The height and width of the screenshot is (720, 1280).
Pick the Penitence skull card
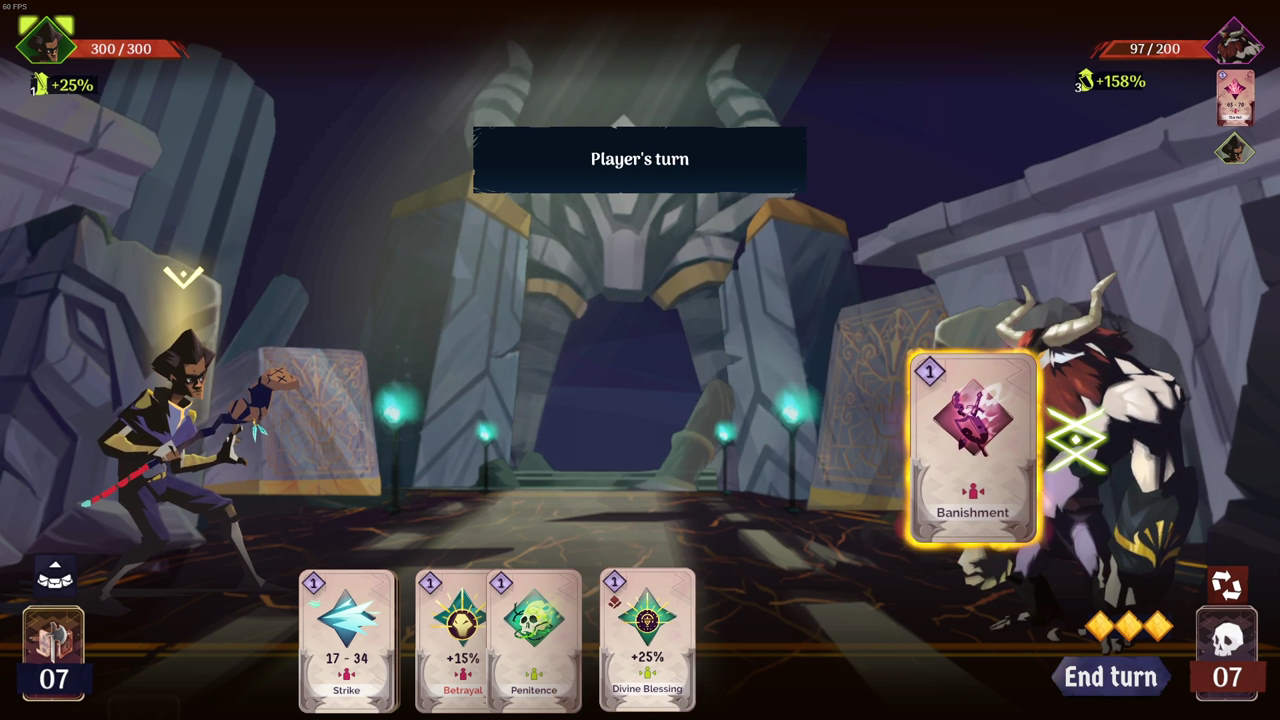[x=535, y=640]
